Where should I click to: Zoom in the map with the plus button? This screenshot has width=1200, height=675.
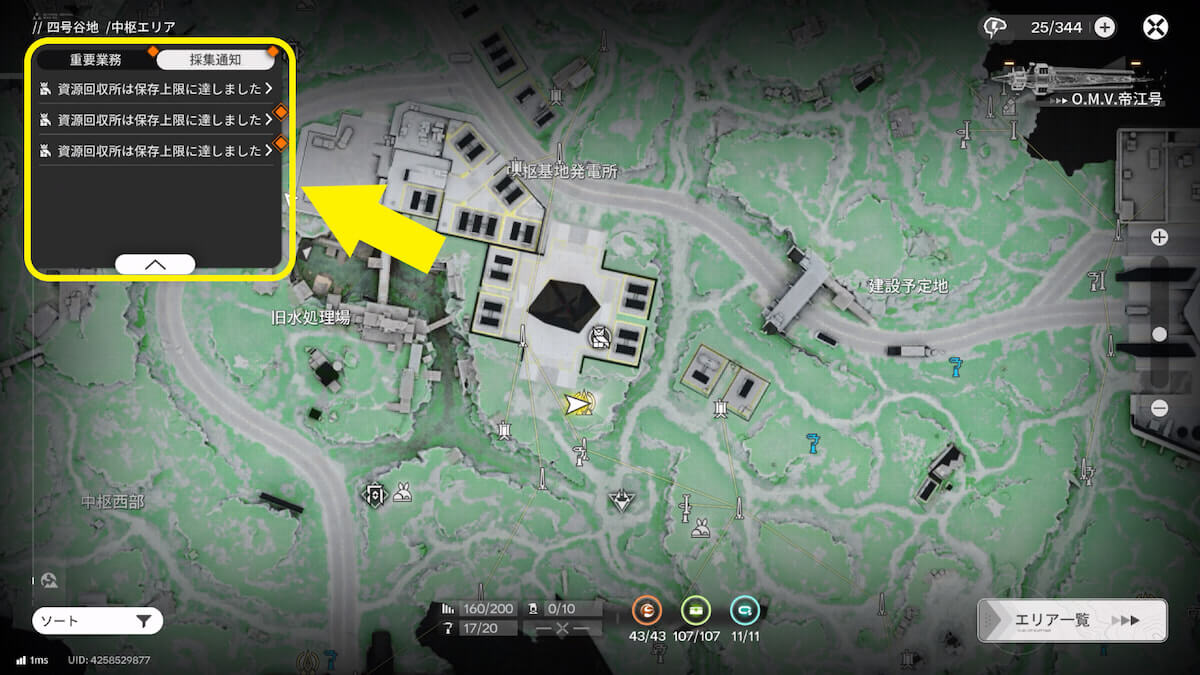tap(1159, 237)
